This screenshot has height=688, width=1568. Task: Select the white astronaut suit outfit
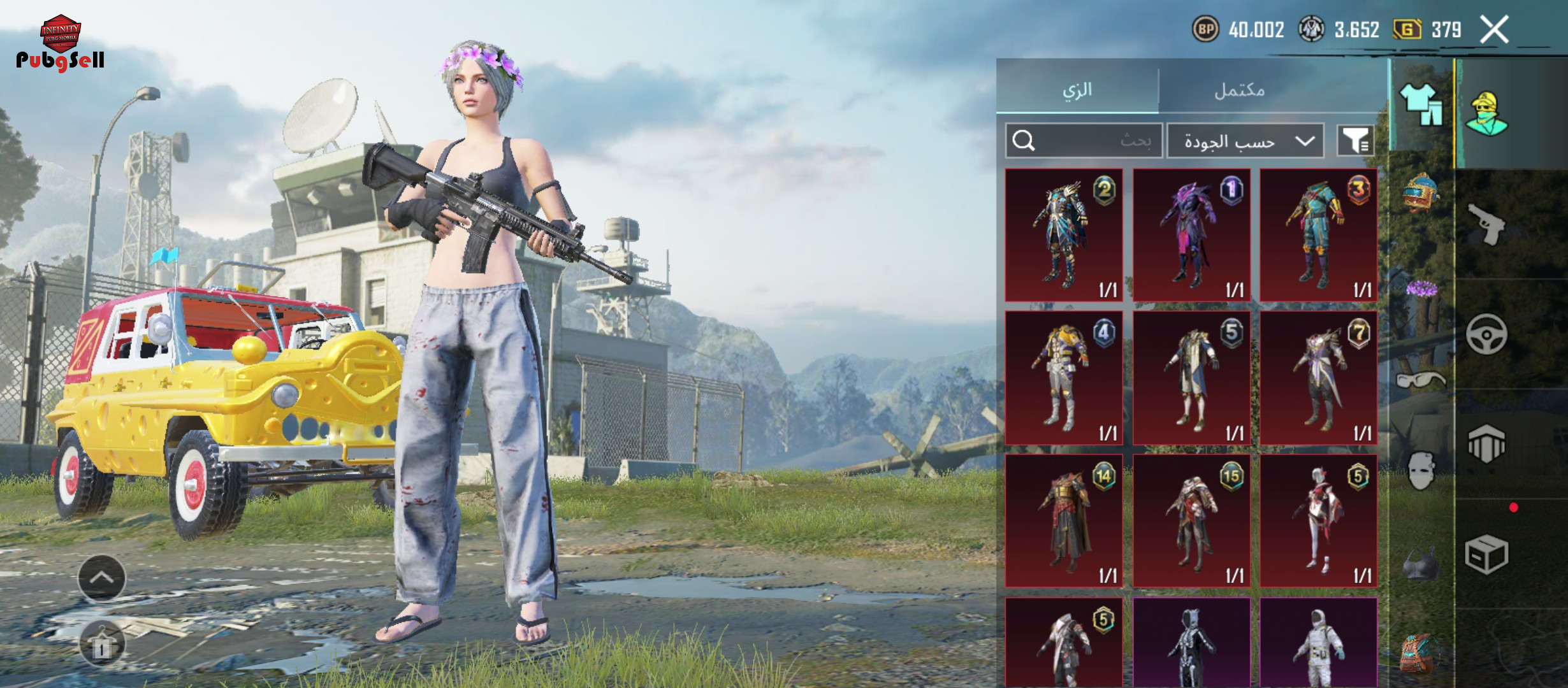1319,643
